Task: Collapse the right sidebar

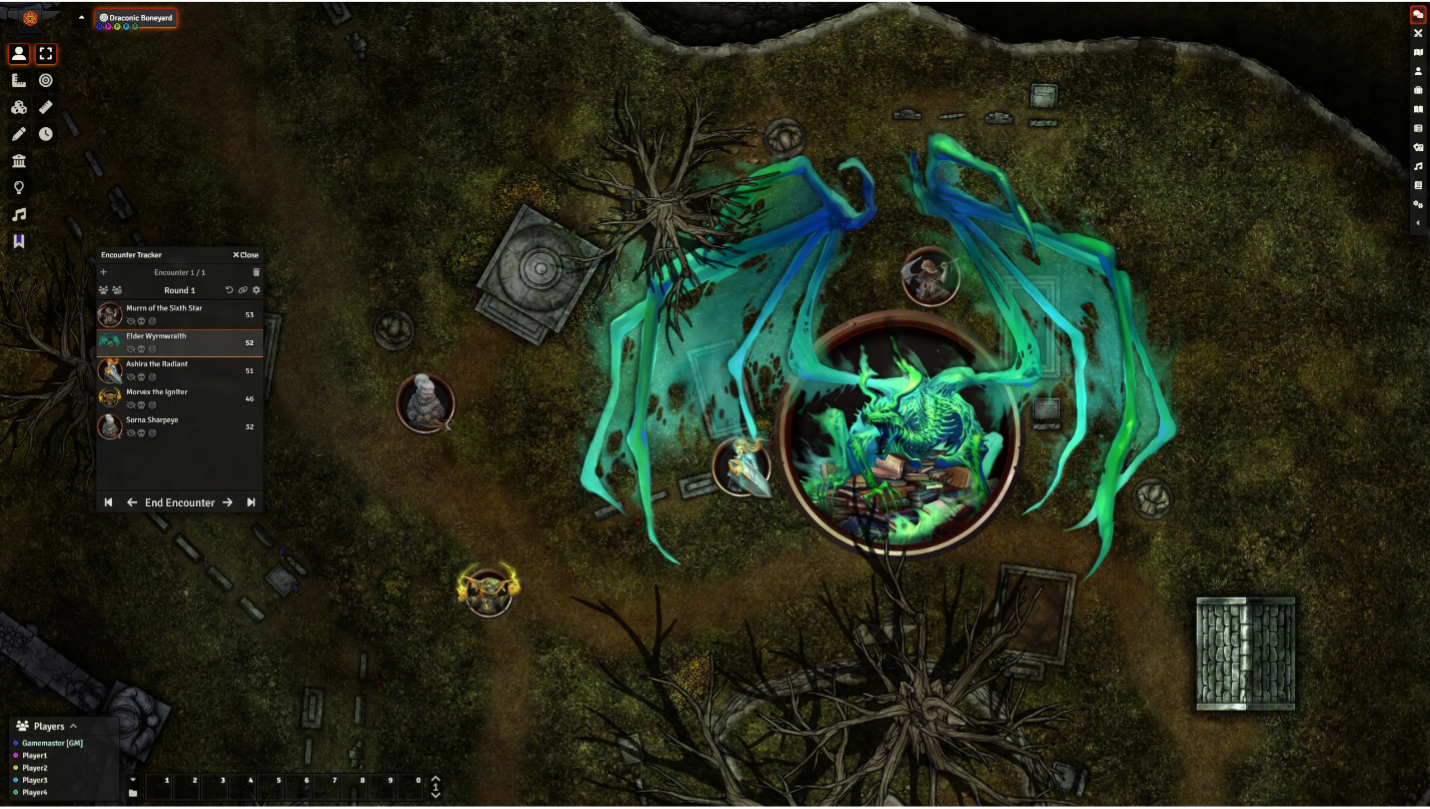Action: pyautogui.click(x=1418, y=222)
